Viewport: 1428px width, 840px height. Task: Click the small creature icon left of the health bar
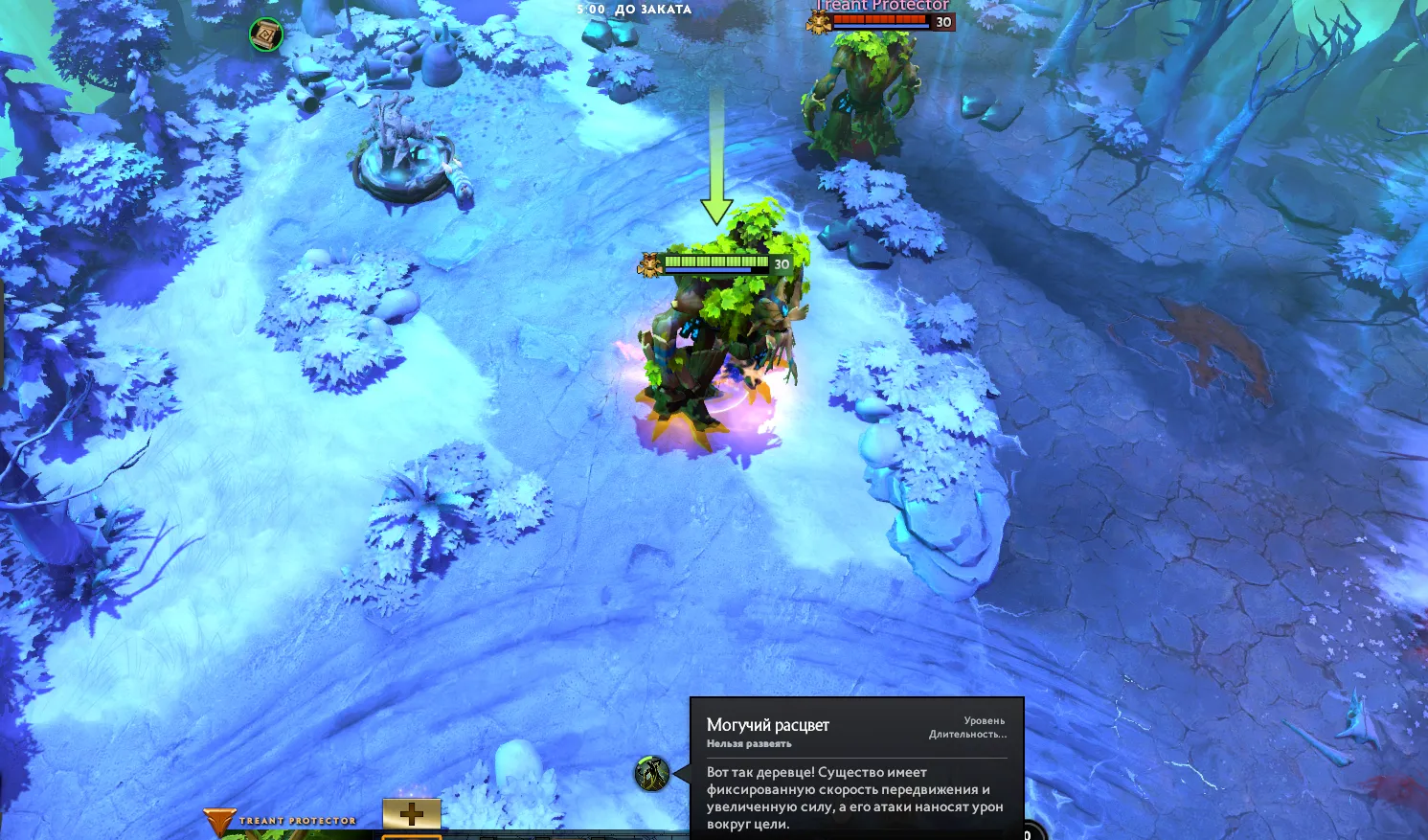click(649, 261)
